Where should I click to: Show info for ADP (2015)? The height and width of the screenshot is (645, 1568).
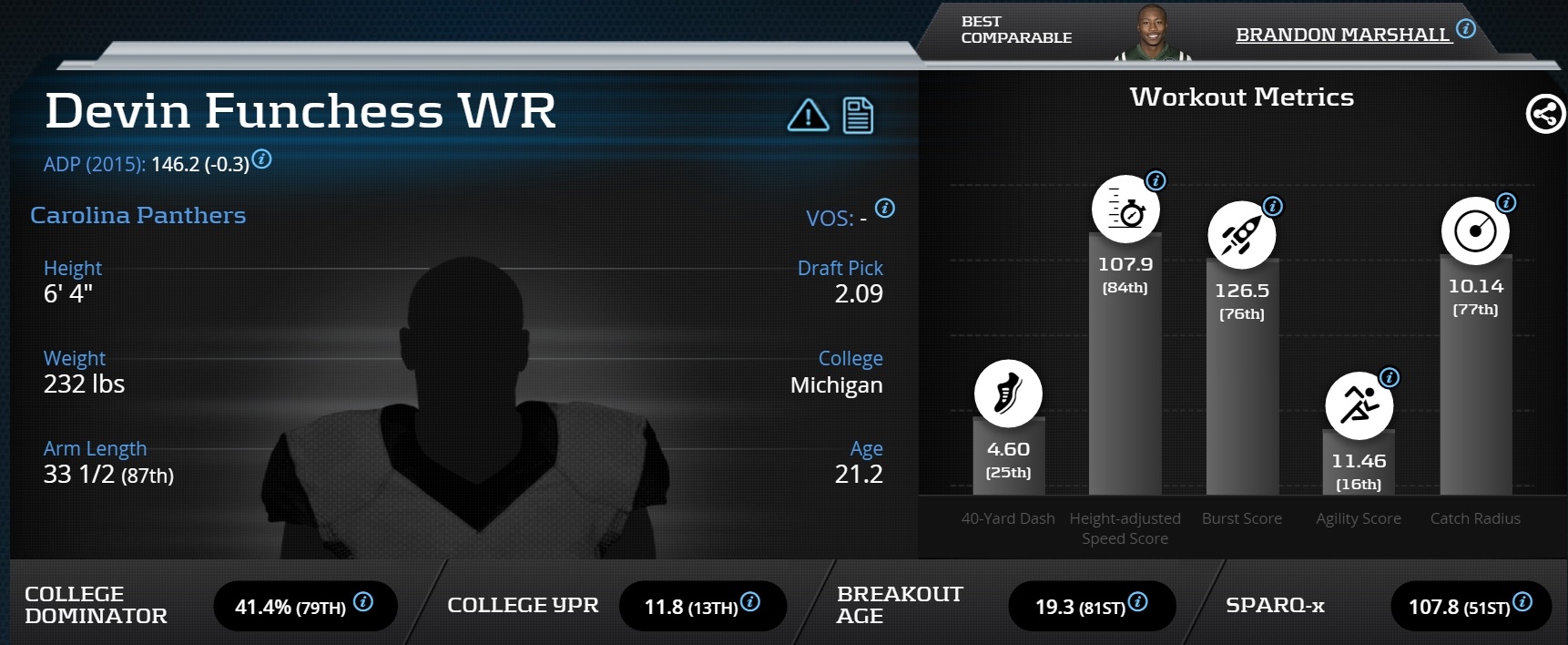coord(262,159)
